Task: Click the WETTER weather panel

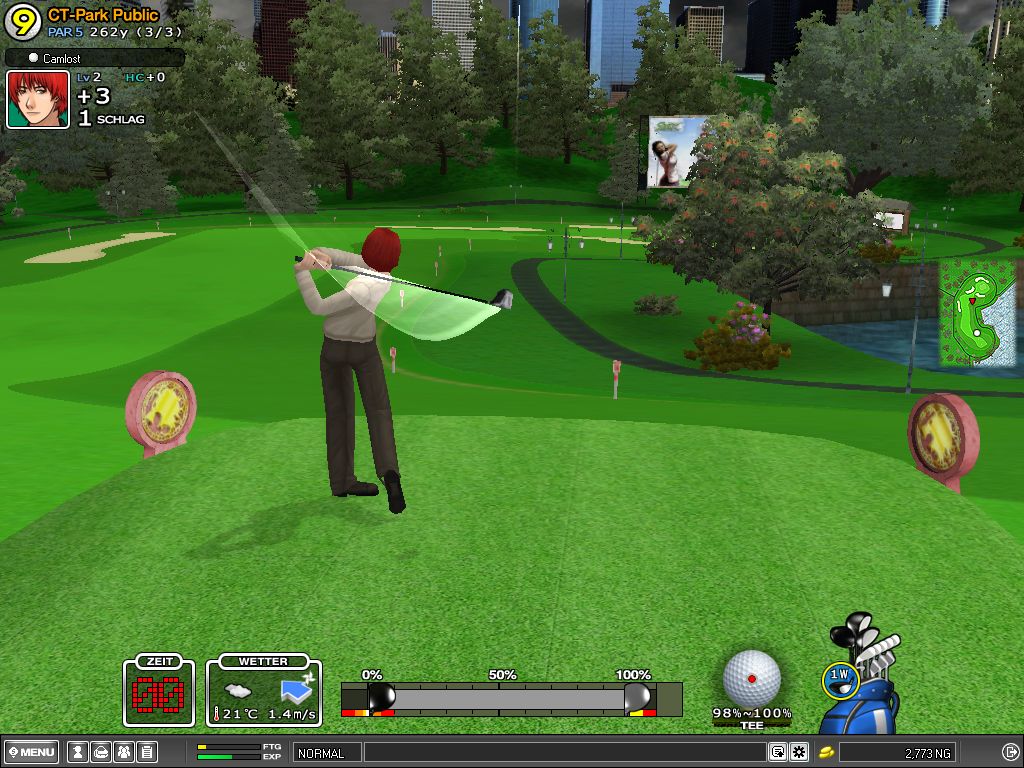Action: tap(264, 690)
